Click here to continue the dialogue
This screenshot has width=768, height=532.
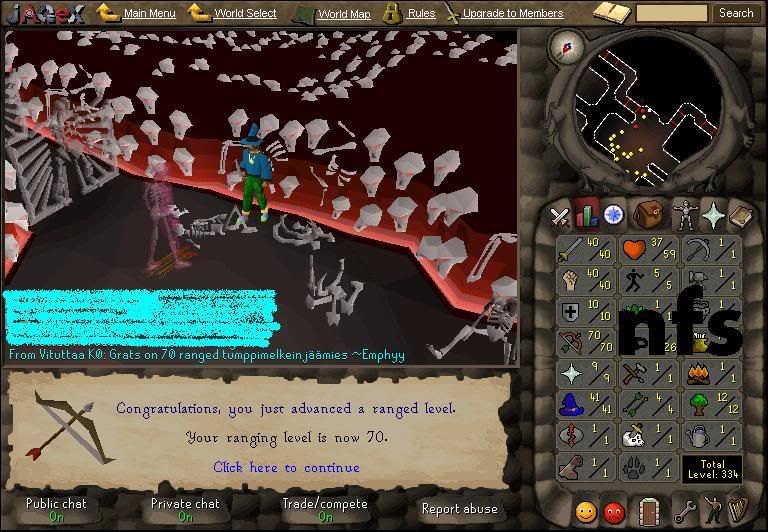286,467
